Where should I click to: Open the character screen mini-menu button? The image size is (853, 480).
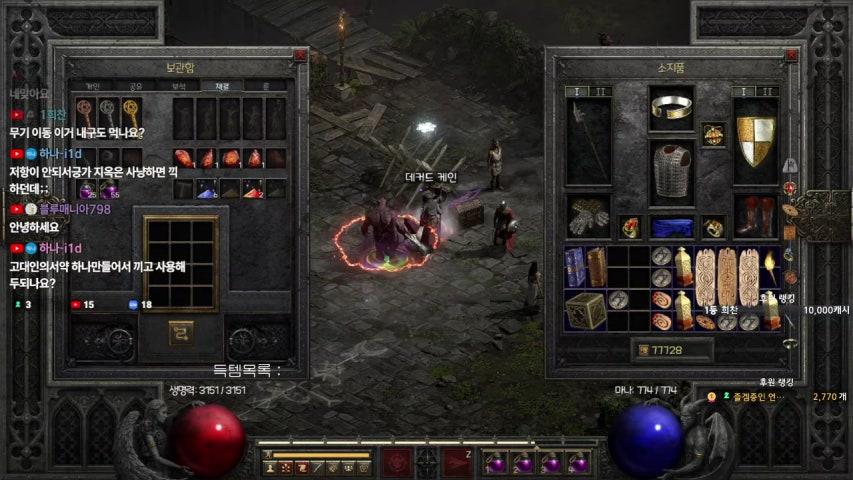pyautogui.click(x=270, y=467)
